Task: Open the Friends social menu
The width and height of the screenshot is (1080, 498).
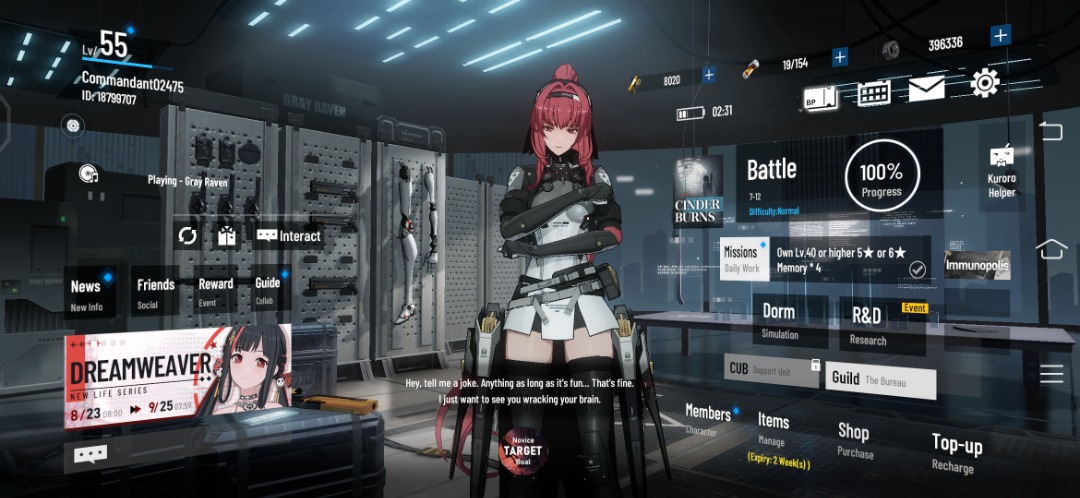Action: pyautogui.click(x=155, y=293)
